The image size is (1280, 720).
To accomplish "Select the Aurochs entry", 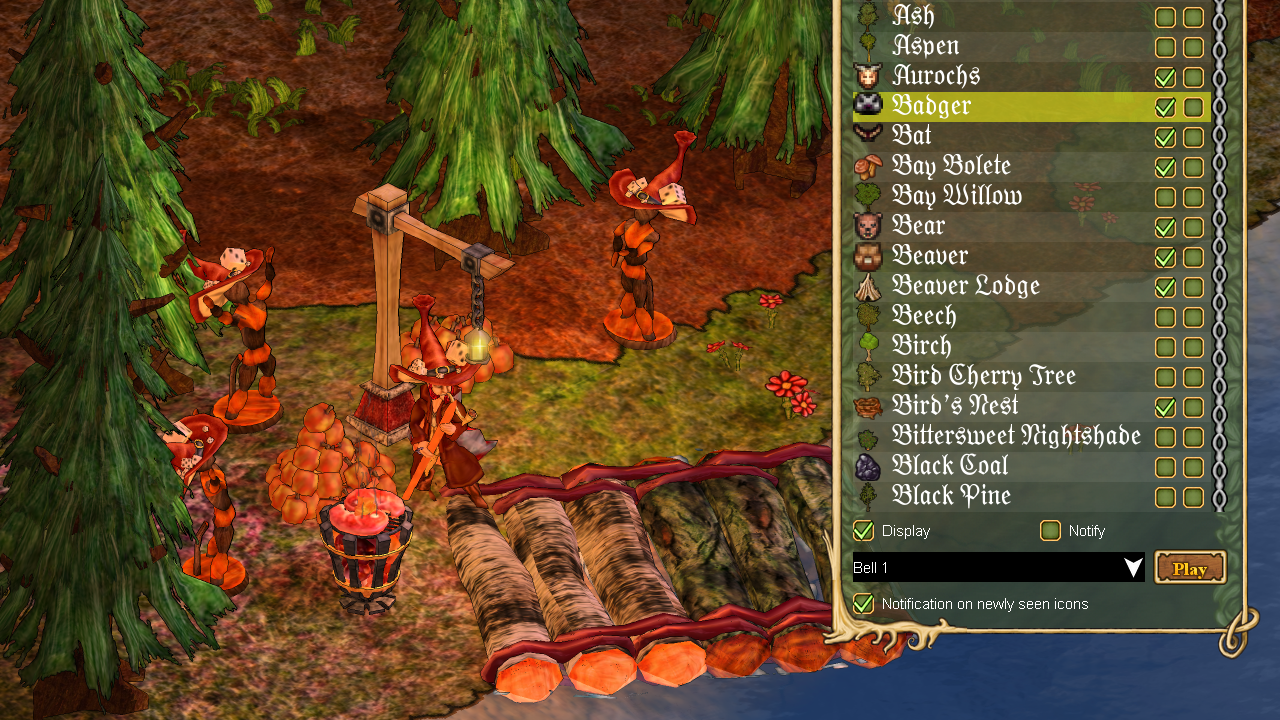I will point(936,76).
